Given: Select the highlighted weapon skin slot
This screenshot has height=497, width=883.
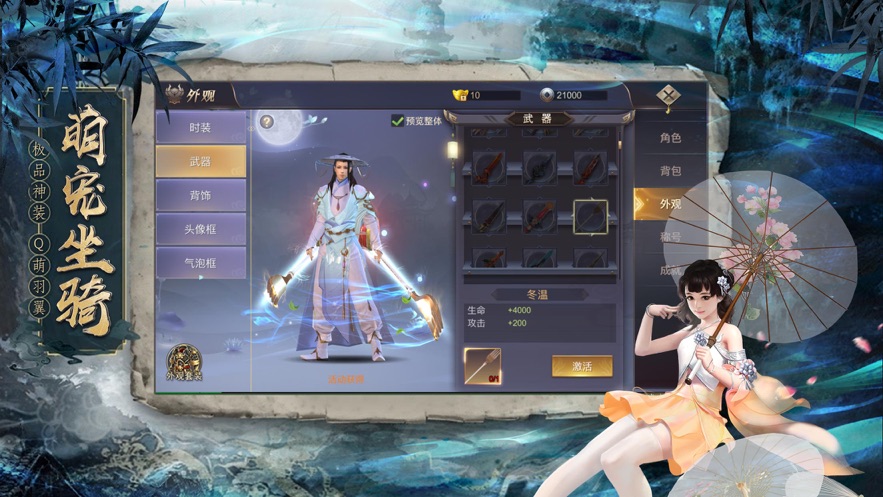Looking at the screenshot, I should (590, 215).
